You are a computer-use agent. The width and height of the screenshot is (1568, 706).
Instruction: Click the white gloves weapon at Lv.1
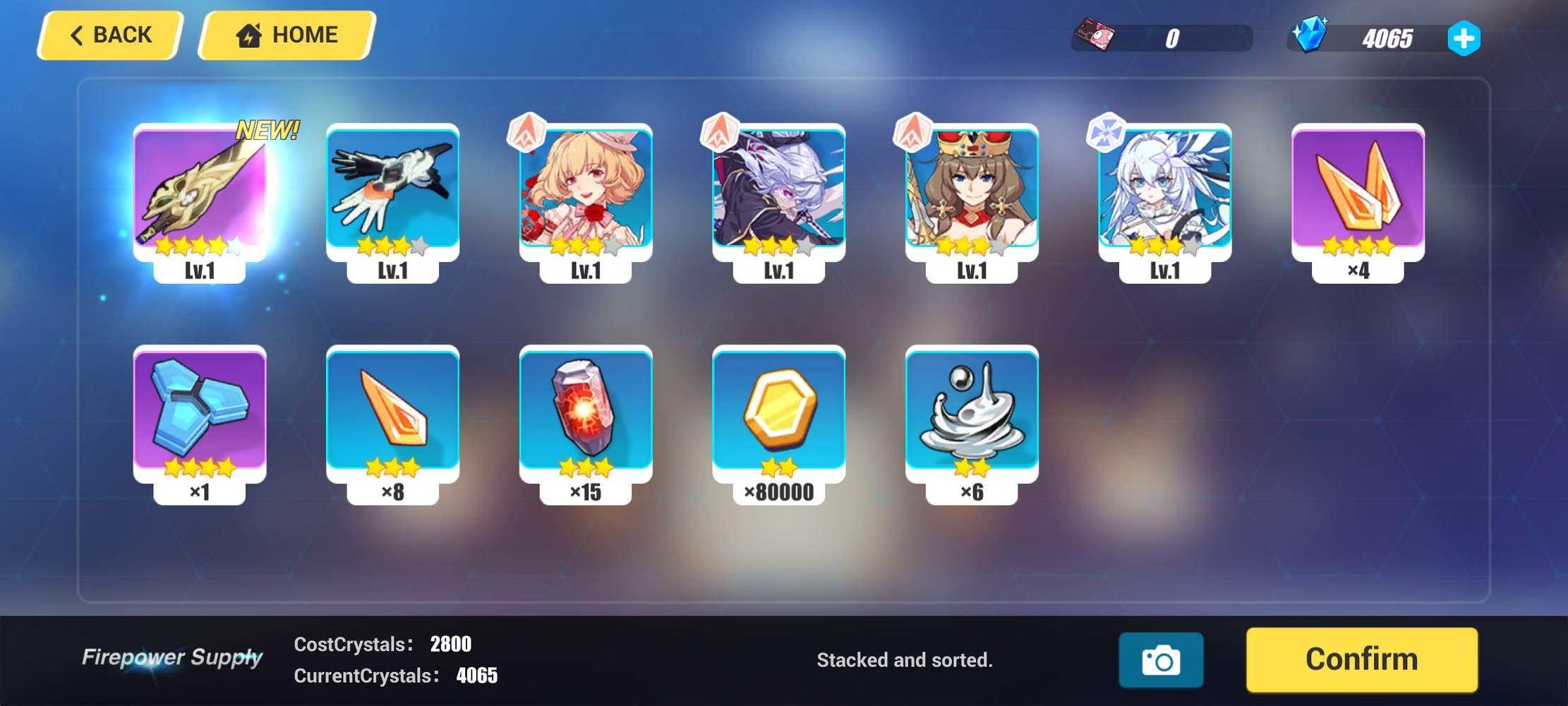[392, 198]
